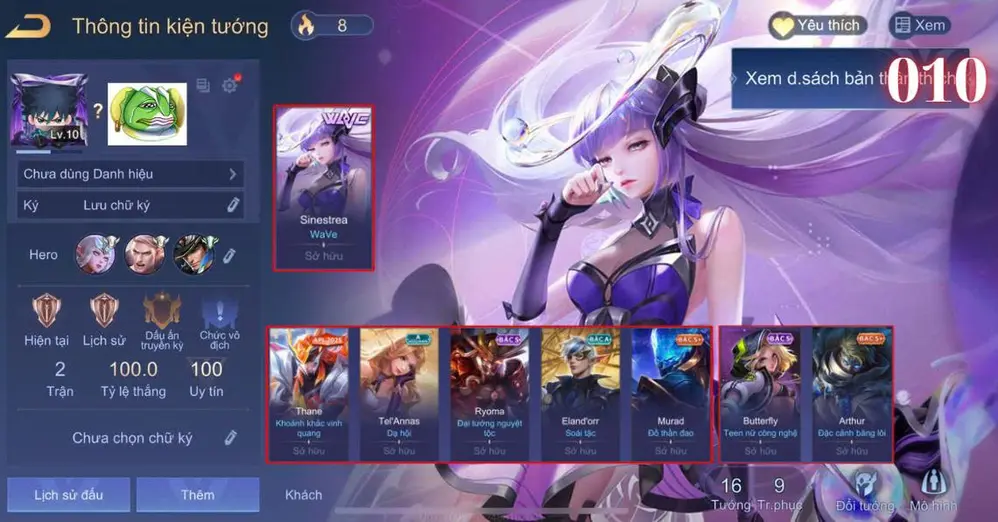
Task: Mark as favourite with Yêu thích
Action: pos(816,26)
